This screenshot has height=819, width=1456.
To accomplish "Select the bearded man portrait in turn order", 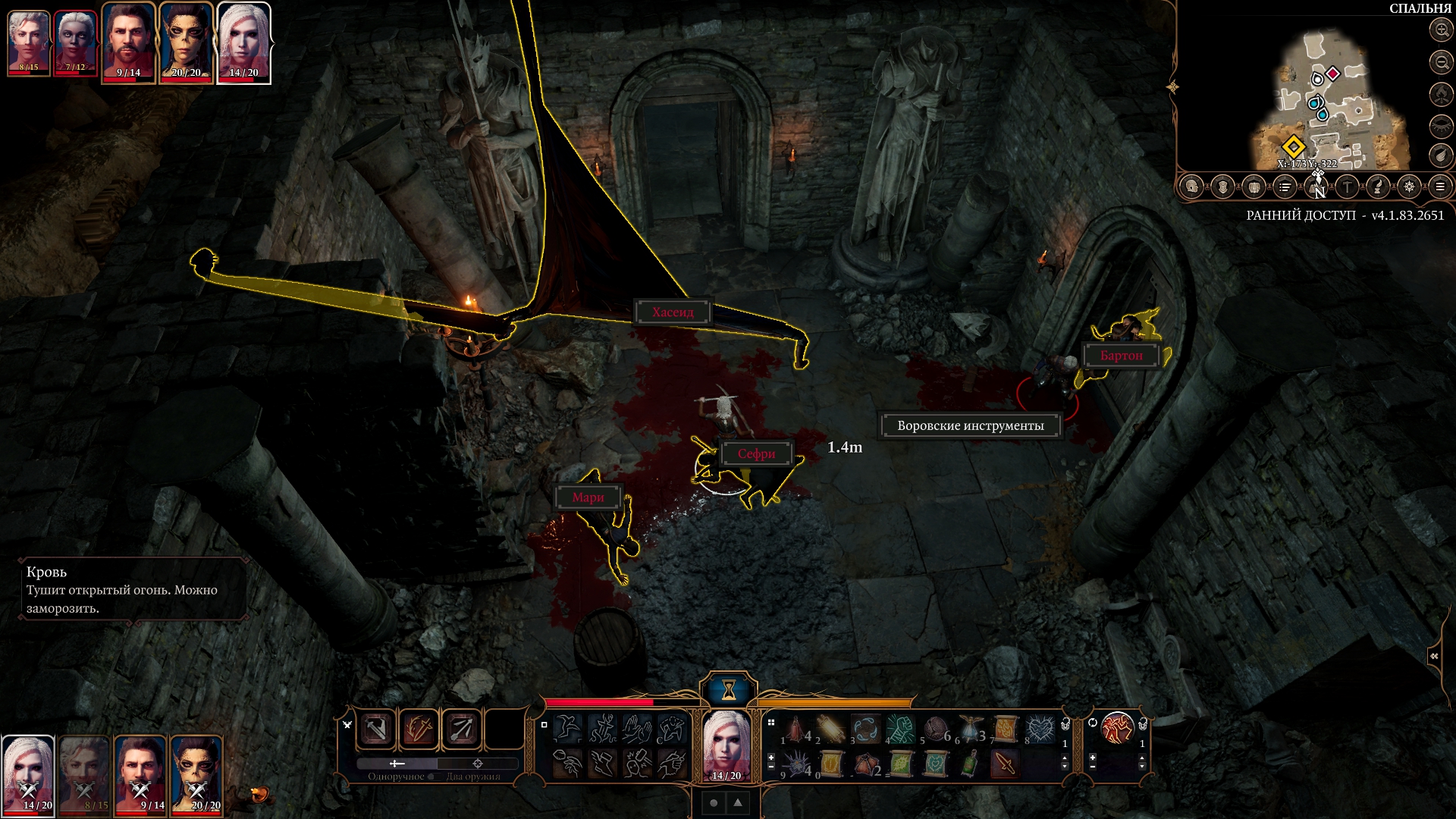I will coord(129,42).
